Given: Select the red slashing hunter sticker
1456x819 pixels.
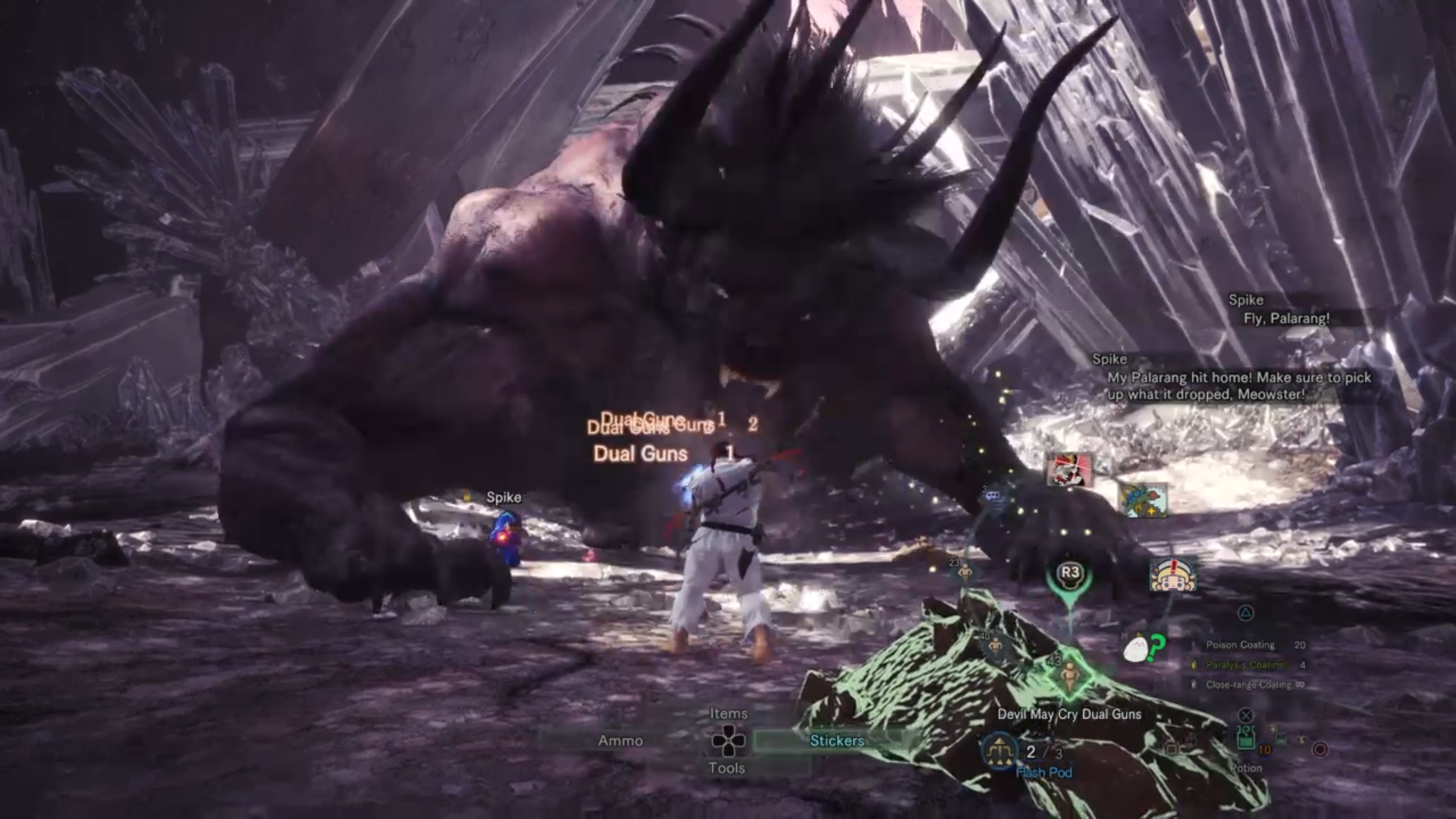Looking at the screenshot, I should tap(1069, 470).
